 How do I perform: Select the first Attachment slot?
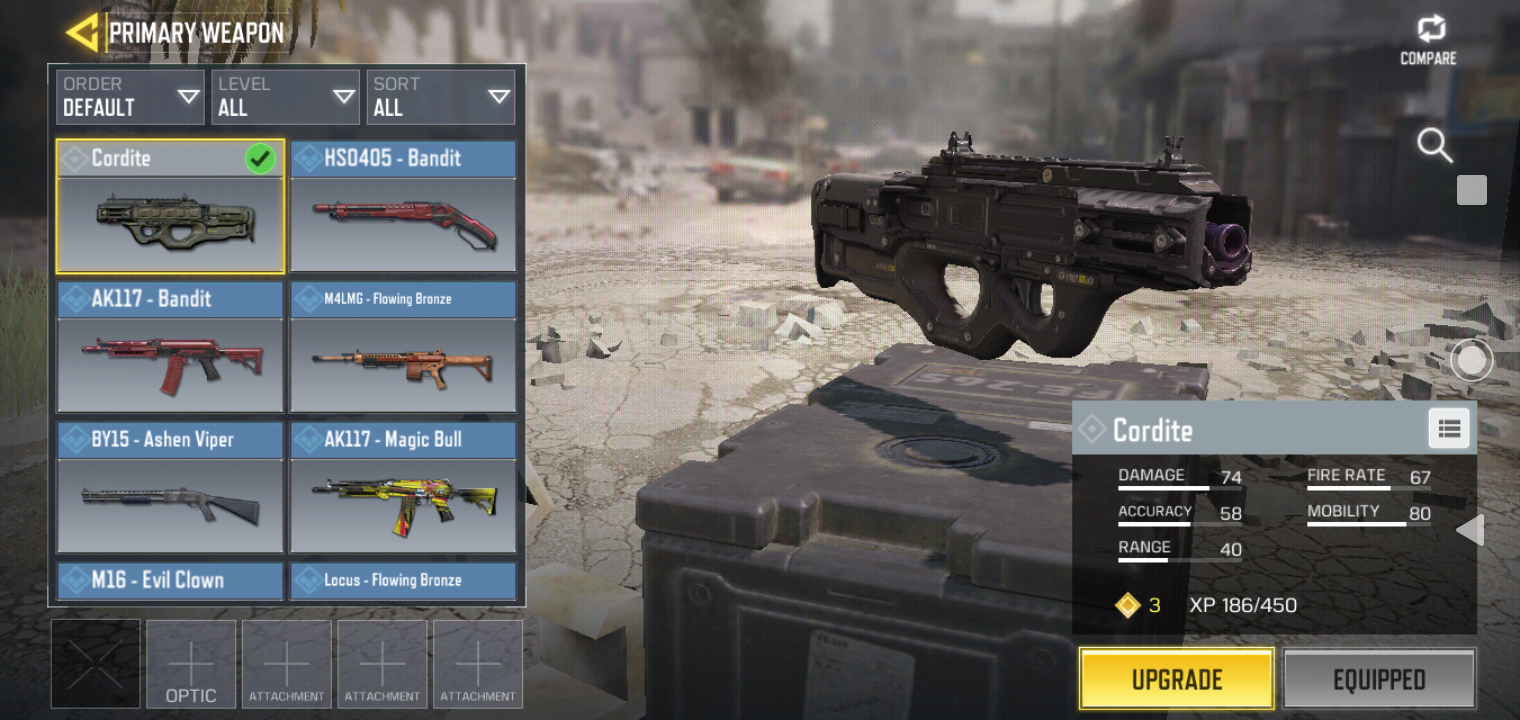pos(286,663)
